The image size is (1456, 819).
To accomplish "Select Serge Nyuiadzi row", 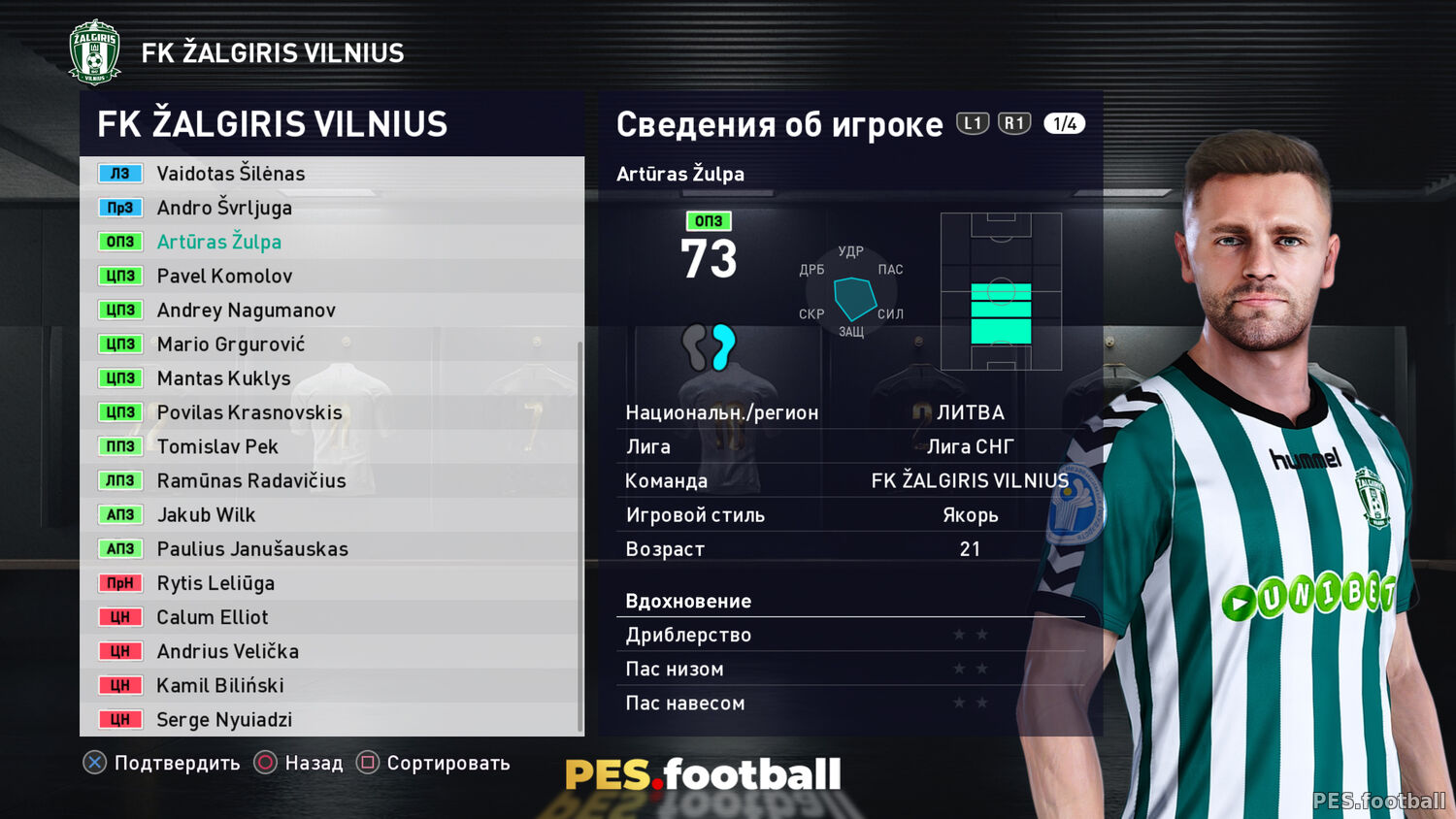I will pyautogui.click(x=224, y=720).
